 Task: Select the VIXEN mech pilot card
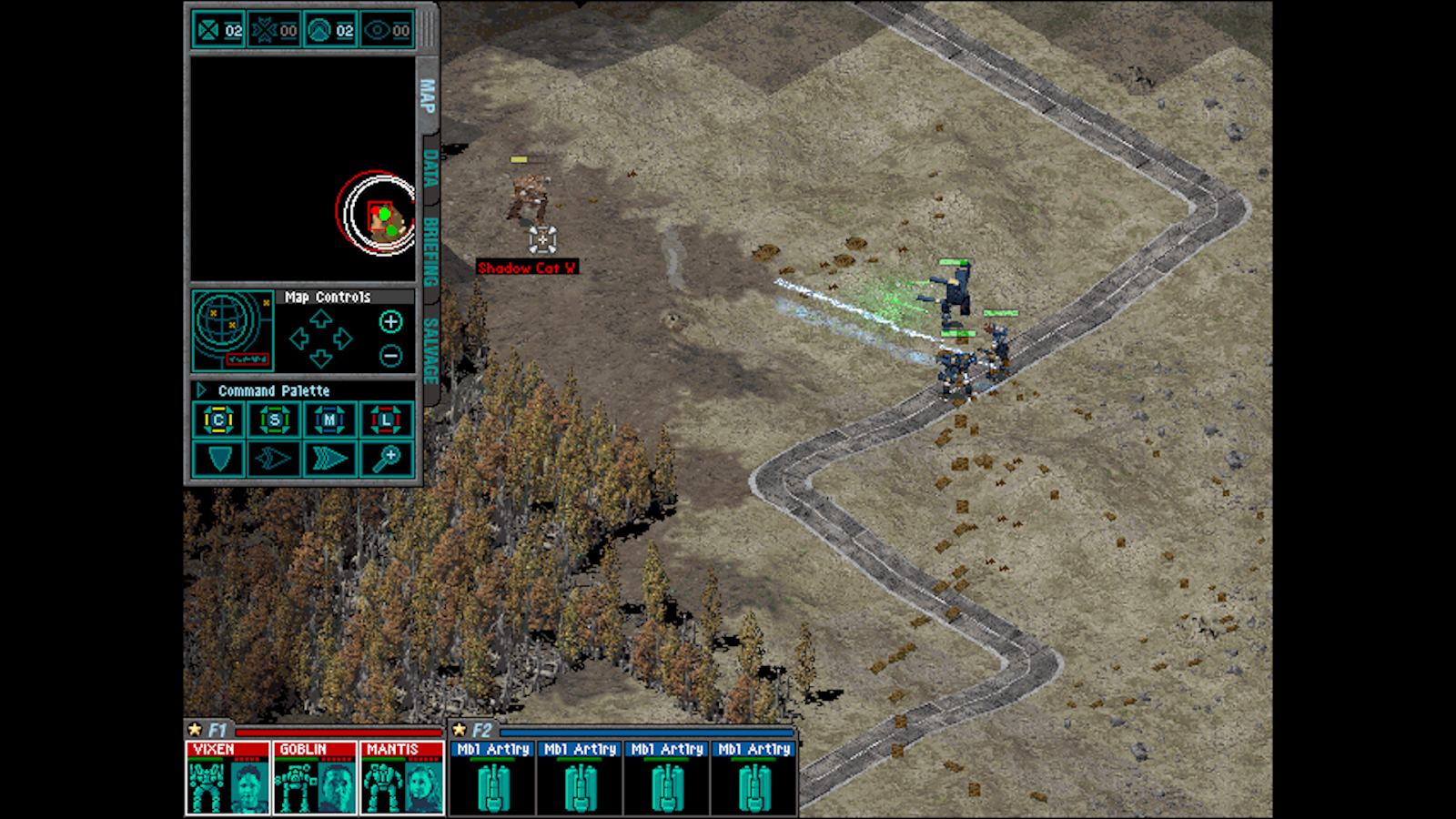pyautogui.click(x=227, y=776)
